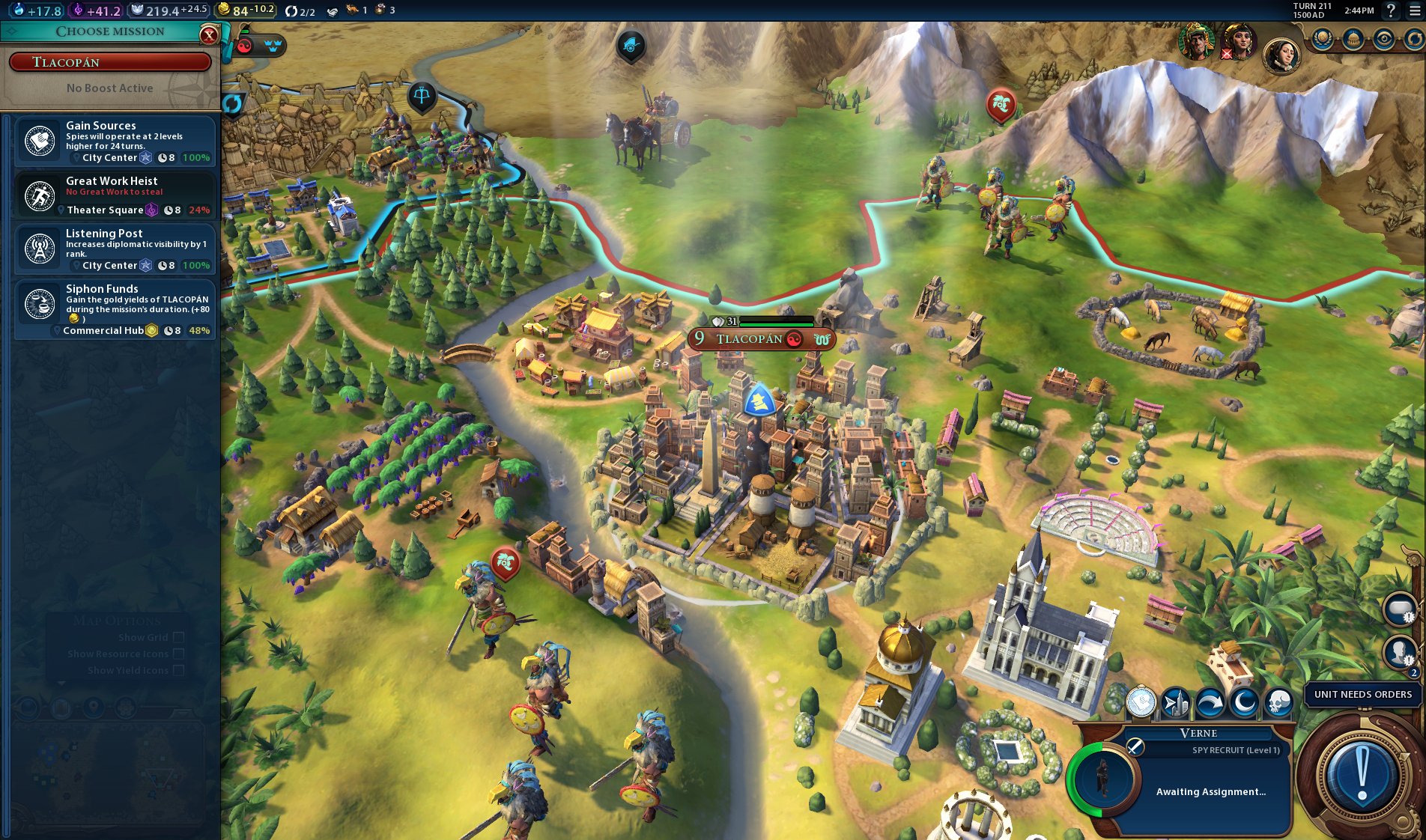Image resolution: width=1426 pixels, height=840 pixels.
Task: Open World Rankings laurel icon
Action: pos(1321,40)
